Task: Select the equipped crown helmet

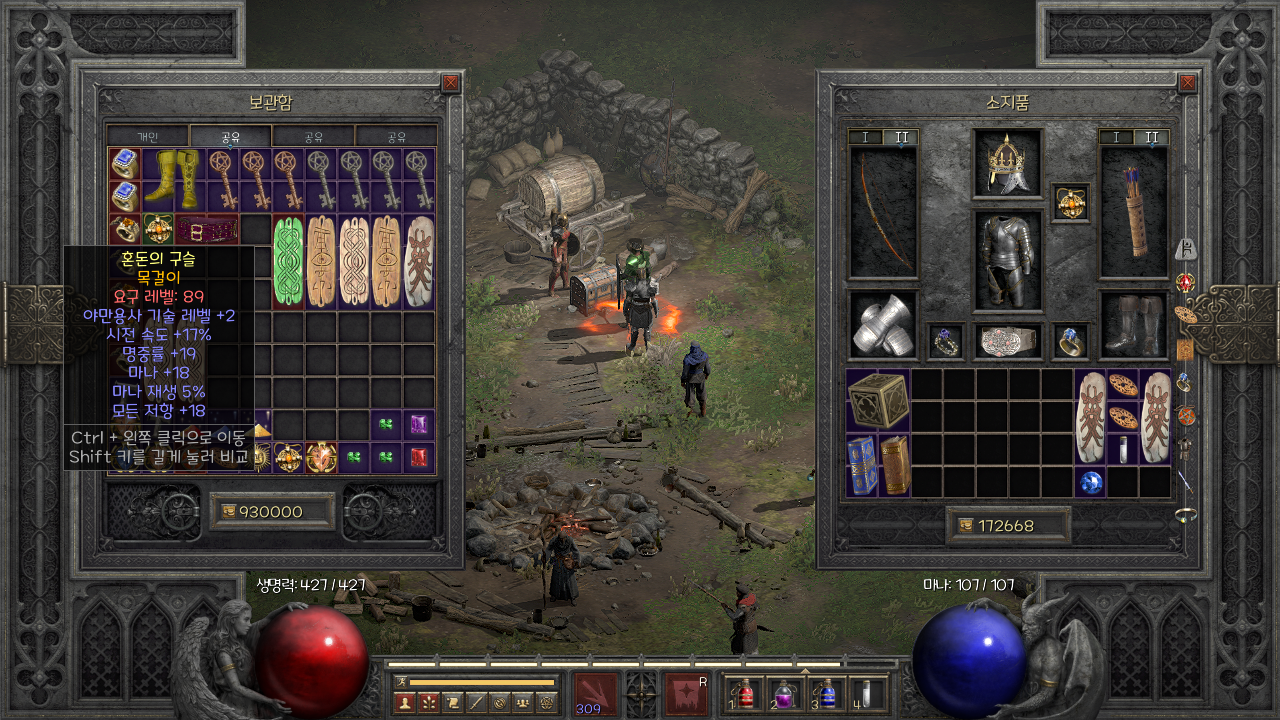Action: 1008,163
